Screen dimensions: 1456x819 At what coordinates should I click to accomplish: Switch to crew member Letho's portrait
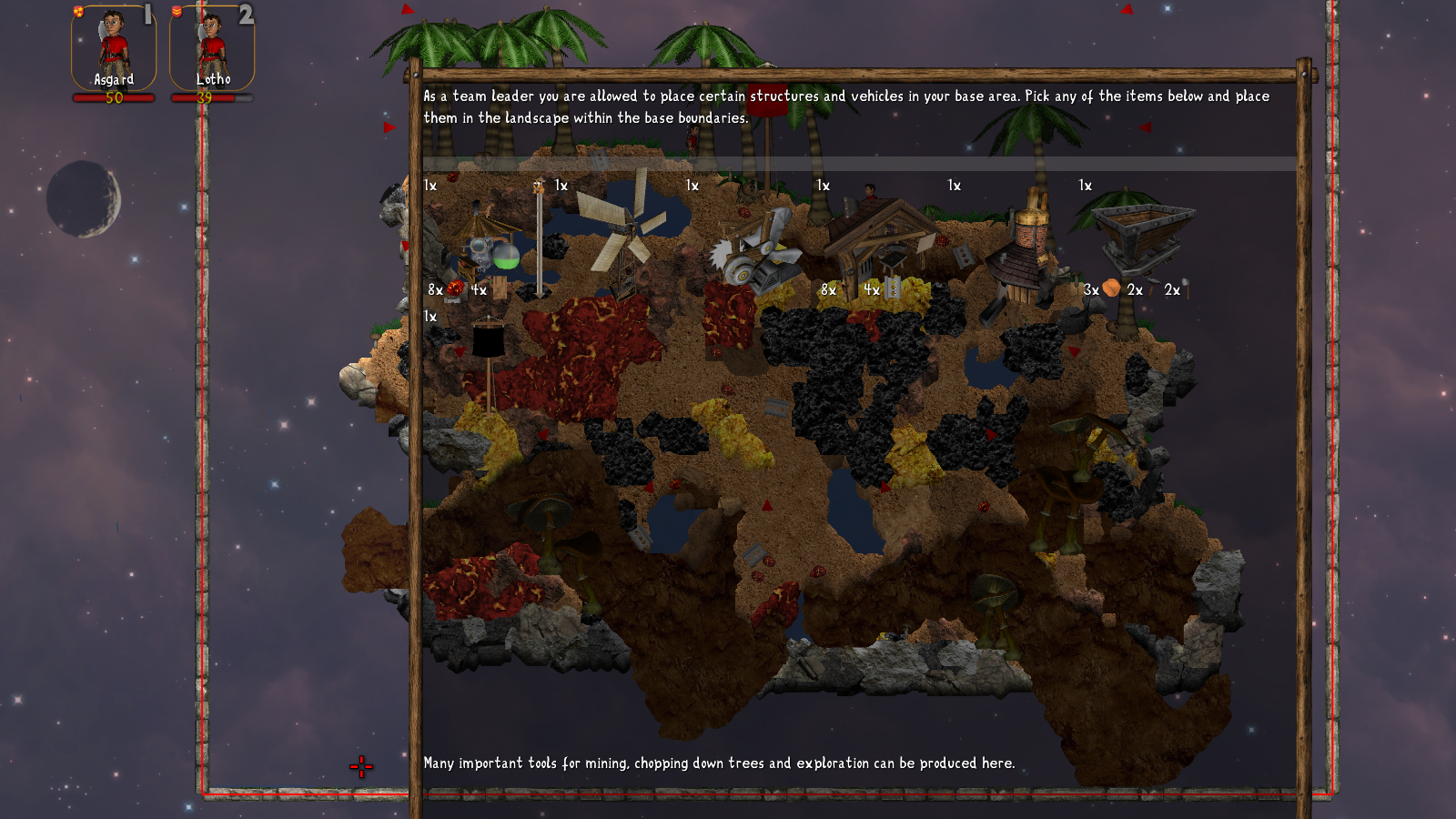(212, 48)
